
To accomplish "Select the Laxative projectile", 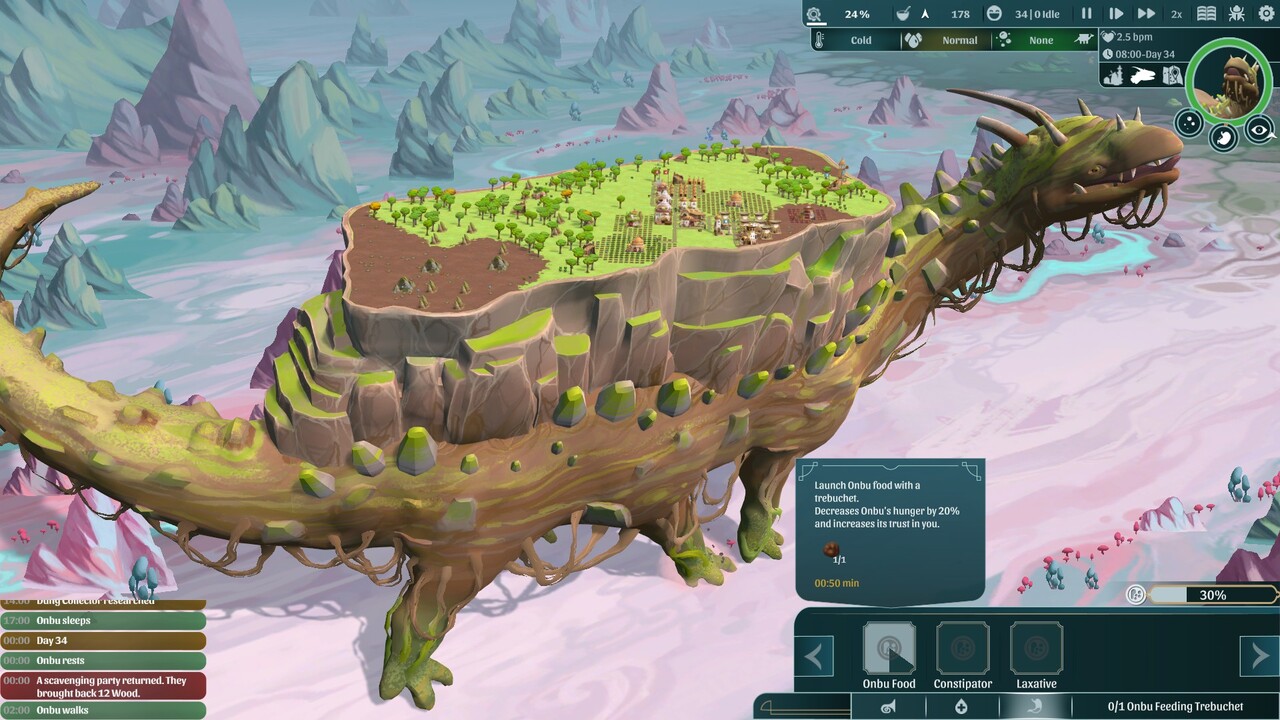I will point(1036,650).
